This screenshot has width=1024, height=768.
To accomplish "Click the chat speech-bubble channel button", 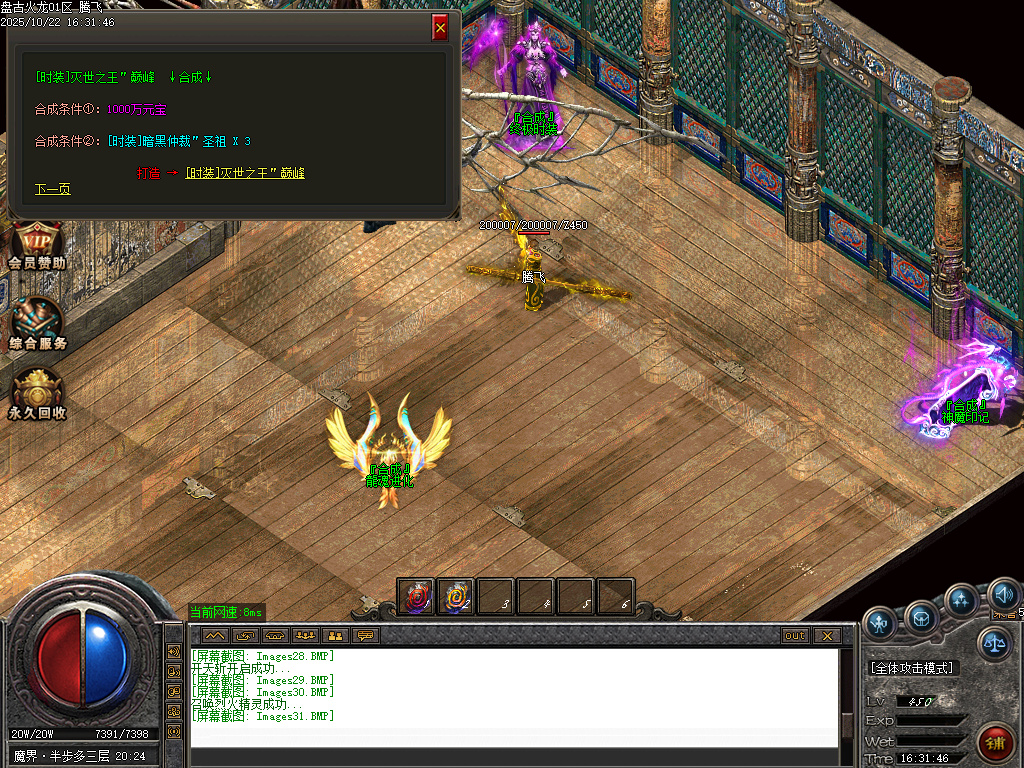I will click(367, 636).
